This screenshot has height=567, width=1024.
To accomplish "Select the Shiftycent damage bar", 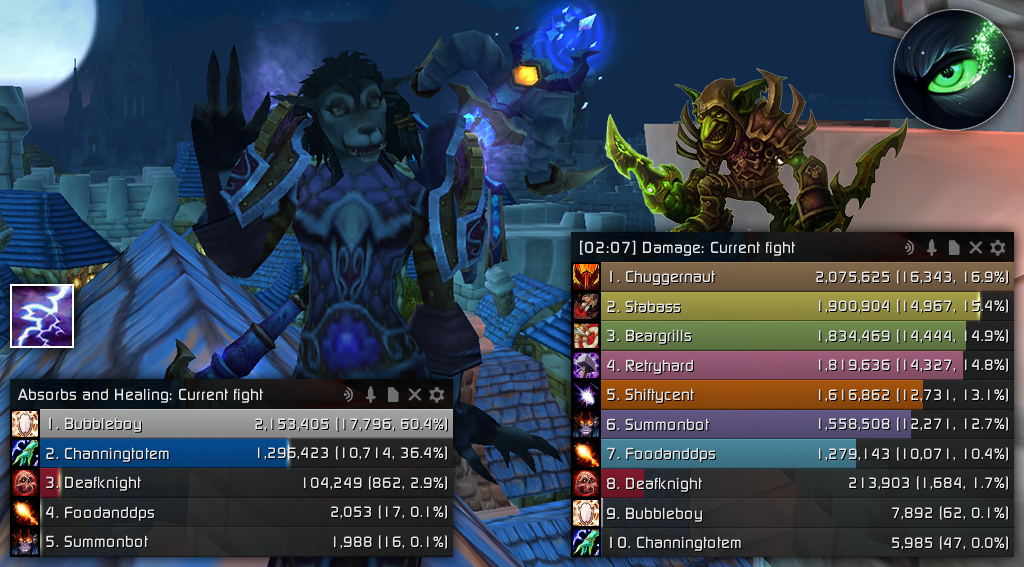I will click(792, 395).
